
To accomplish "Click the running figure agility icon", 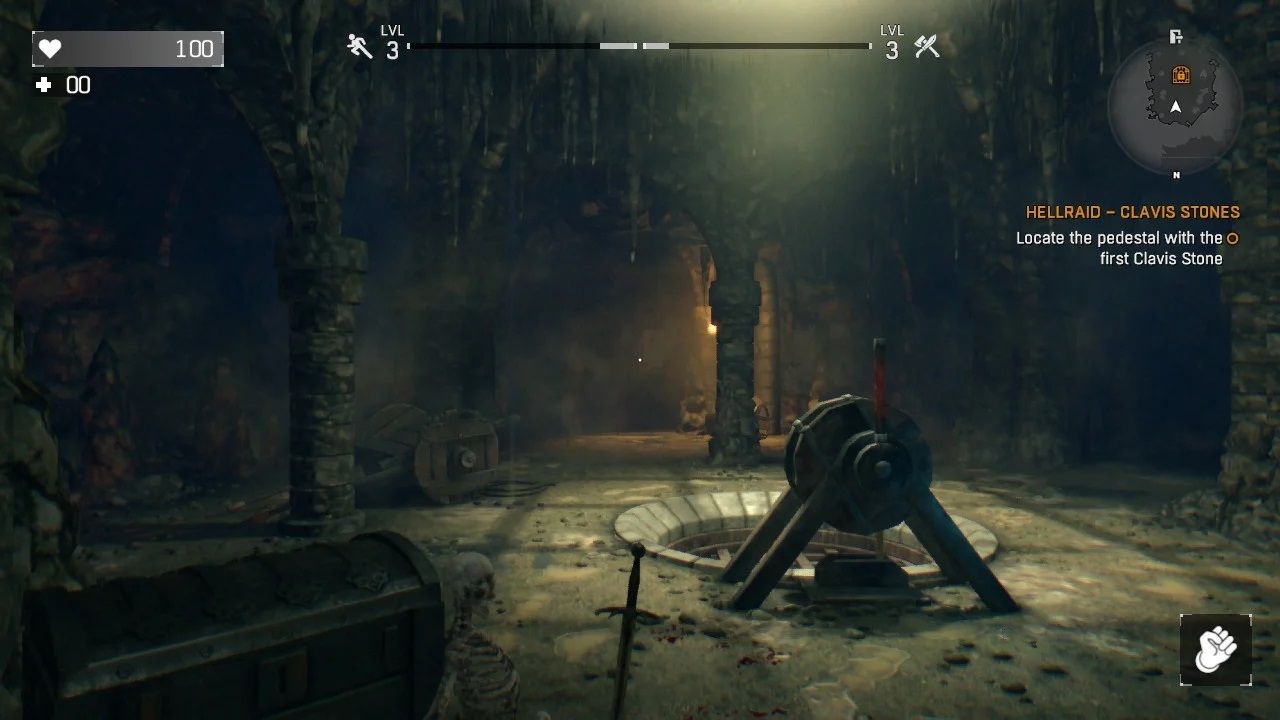I will (359, 46).
